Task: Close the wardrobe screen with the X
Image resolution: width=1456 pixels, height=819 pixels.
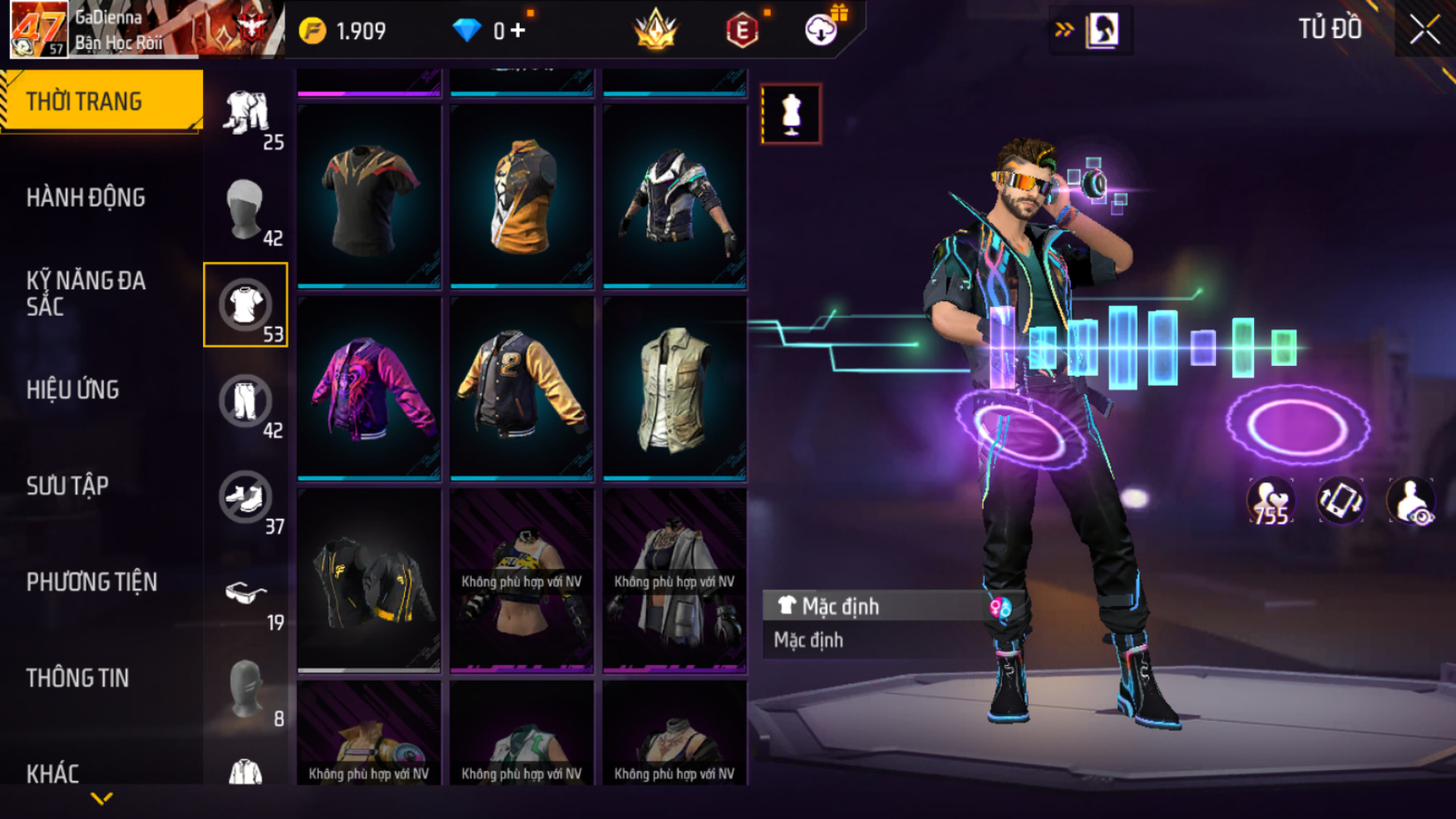Action: (1424, 31)
